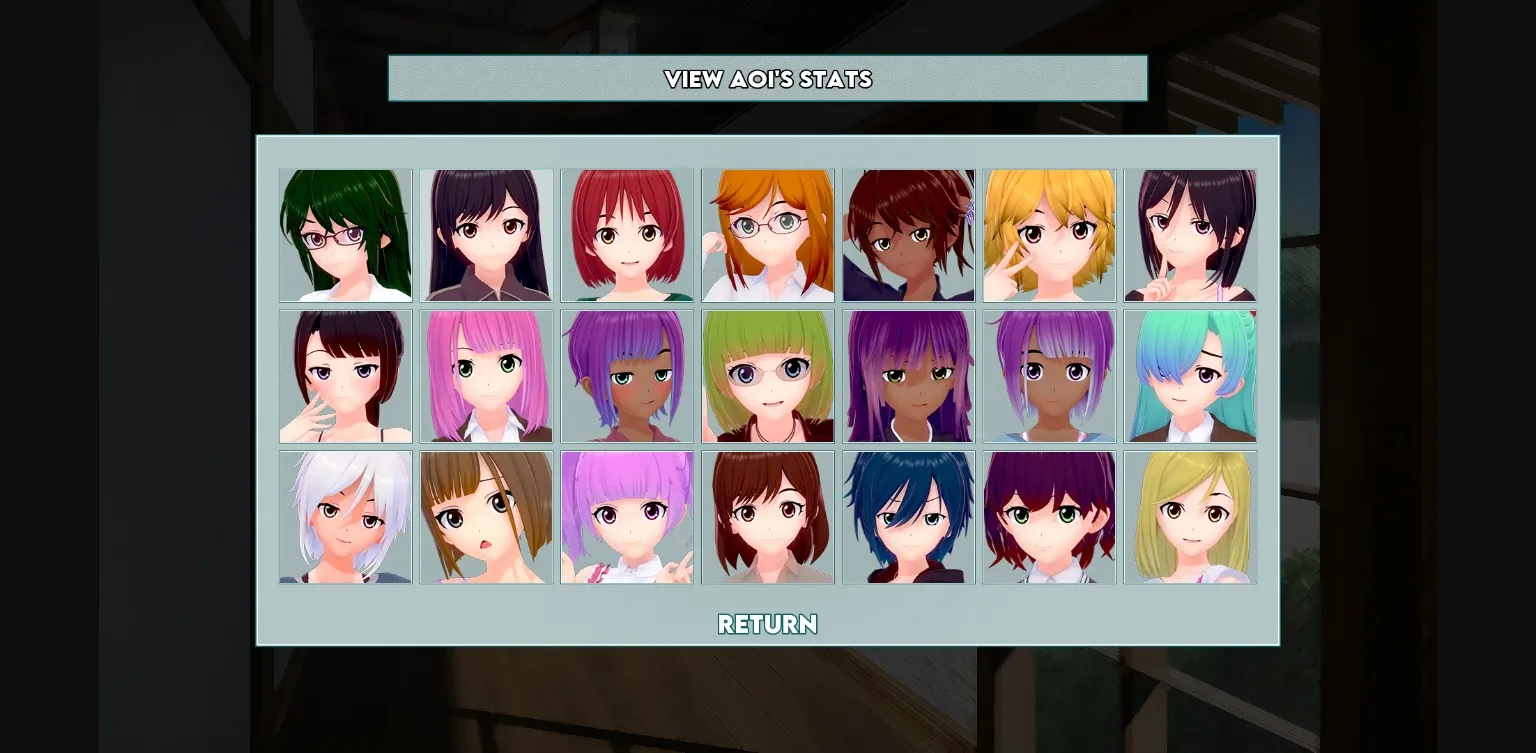Pick the tanned brown-haired character top row
This screenshot has width=1536, height=753.
908,235
